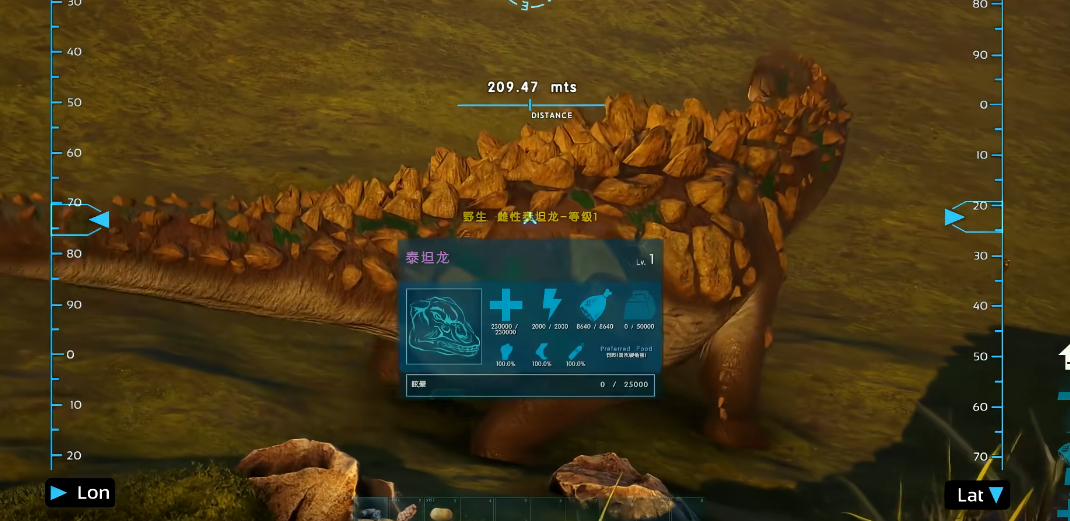The image size is (1070, 521).
Task: Click the stamina lightning bolt icon
Action: (x=551, y=304)
